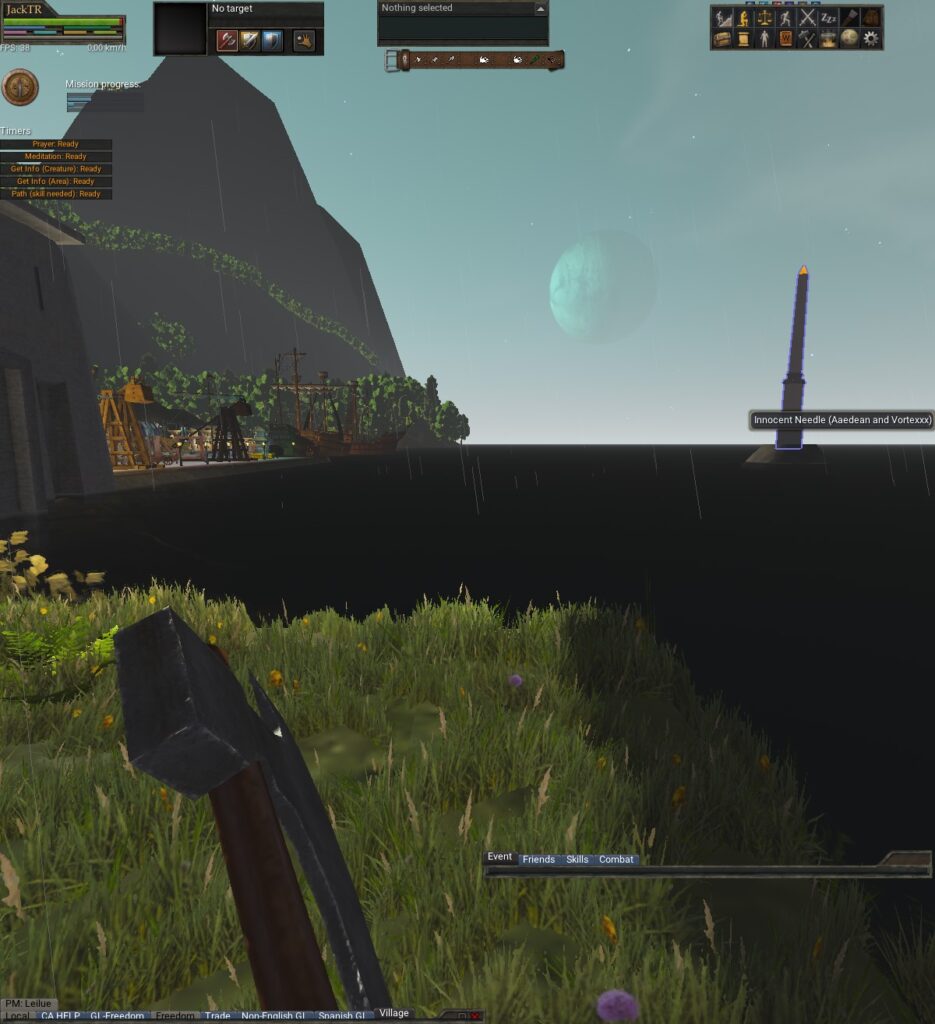Open the settings gear icon

871,38
